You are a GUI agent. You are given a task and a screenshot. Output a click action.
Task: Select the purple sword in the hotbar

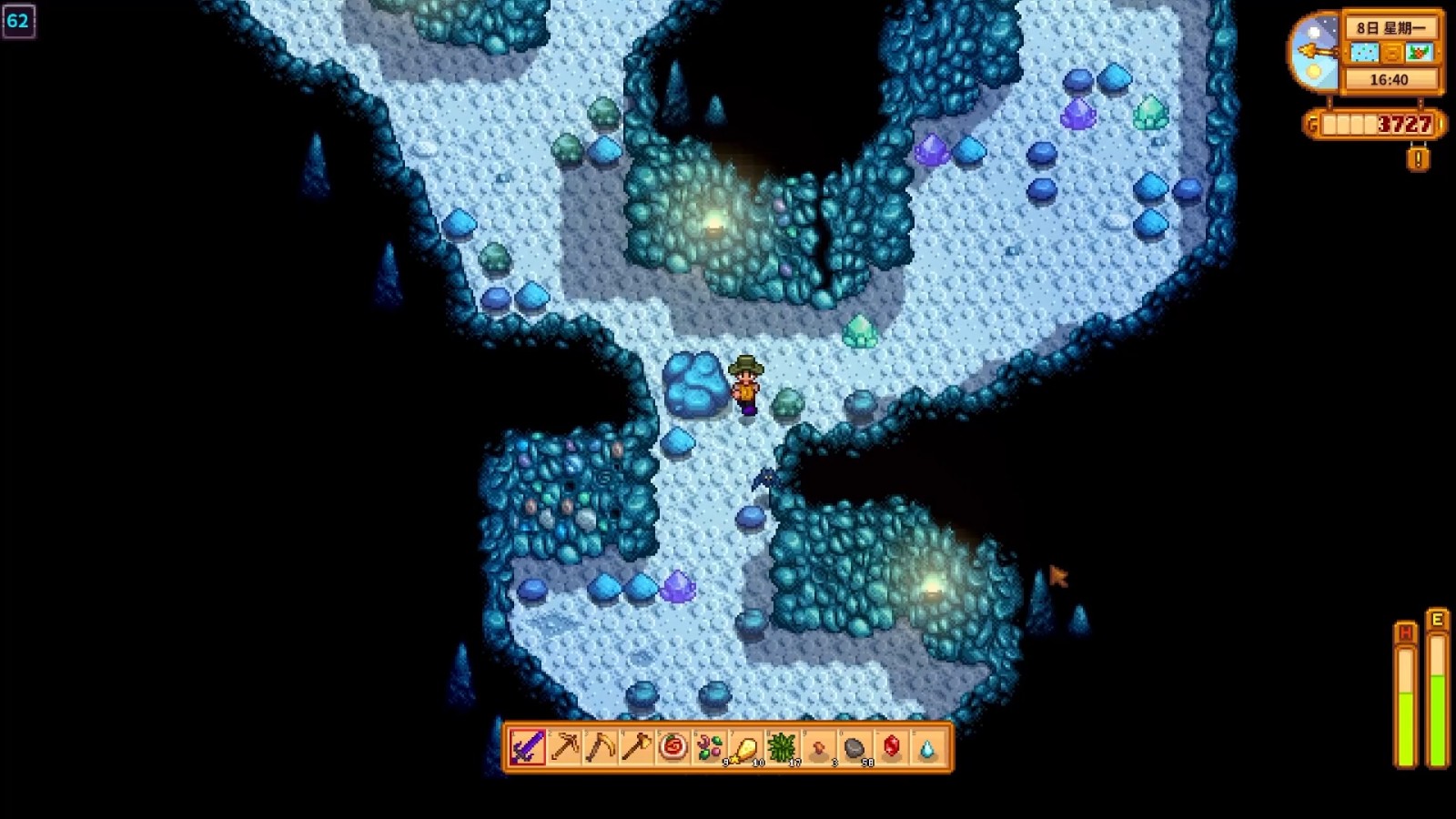tap(527, 748)
